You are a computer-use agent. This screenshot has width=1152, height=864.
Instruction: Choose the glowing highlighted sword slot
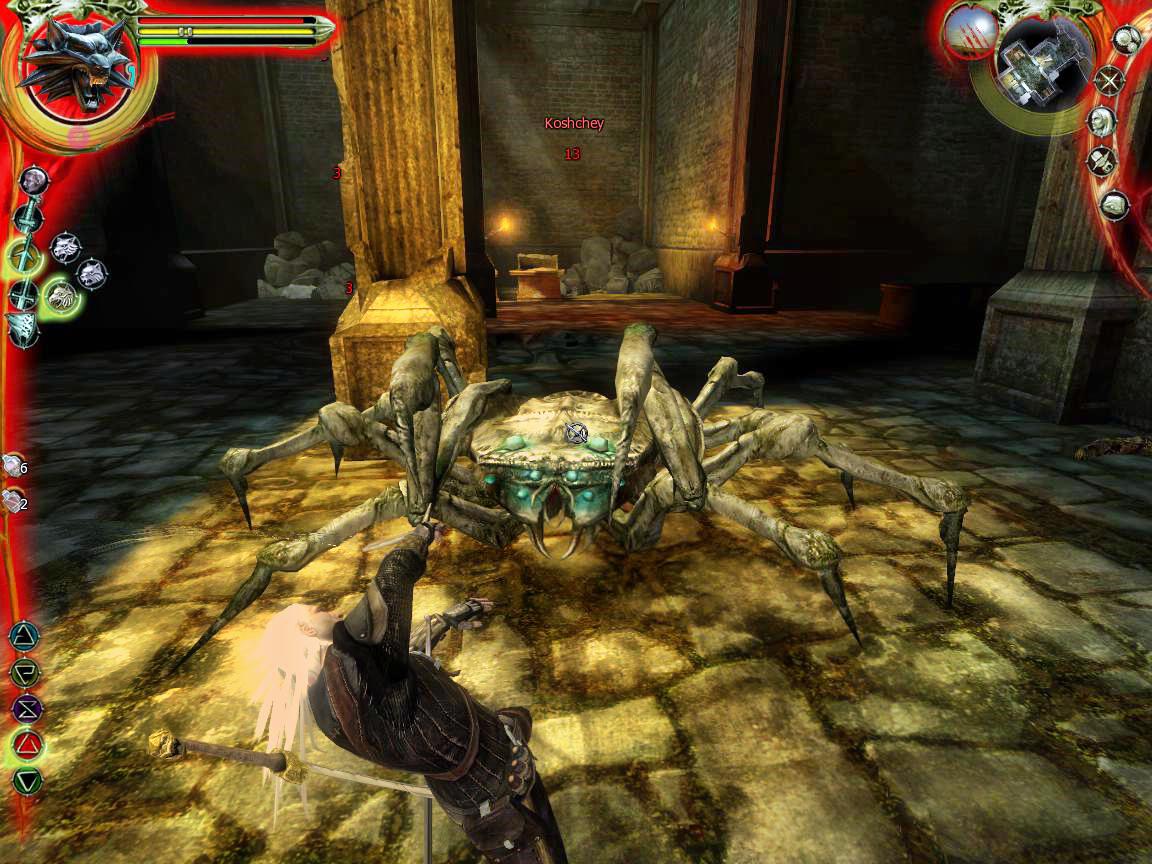click(x=24, y=256)
